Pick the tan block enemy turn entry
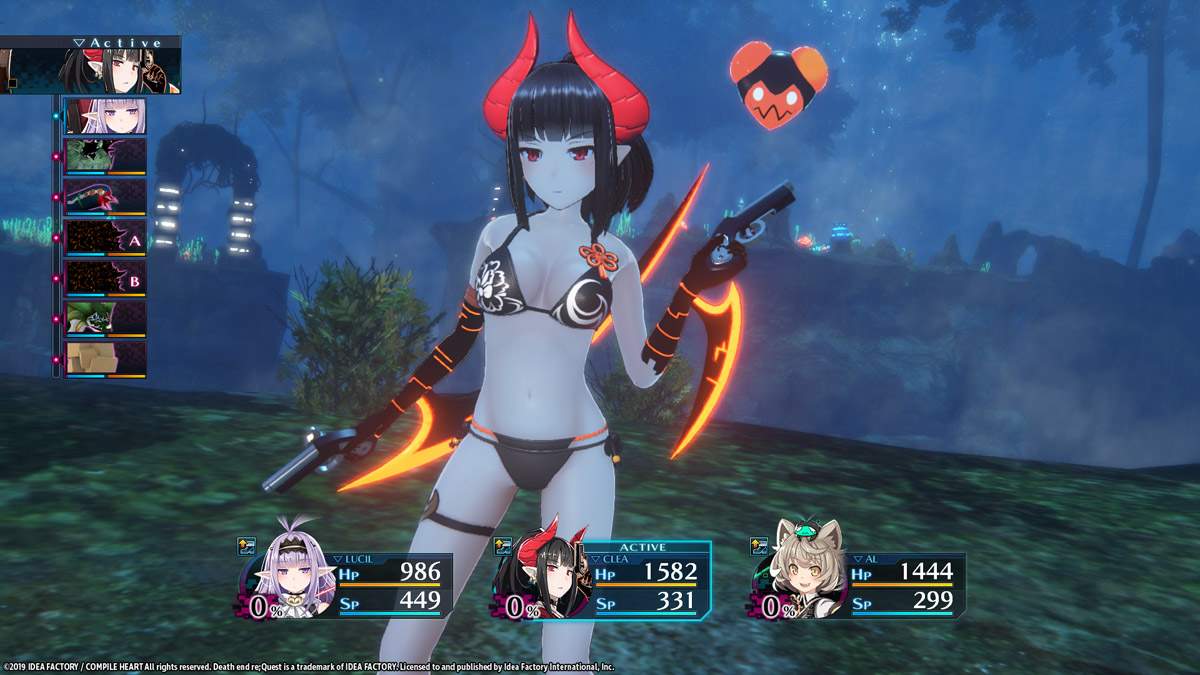Image resolution: width=1200 pixels, height=675 pixels. click(x=105, y=359)
